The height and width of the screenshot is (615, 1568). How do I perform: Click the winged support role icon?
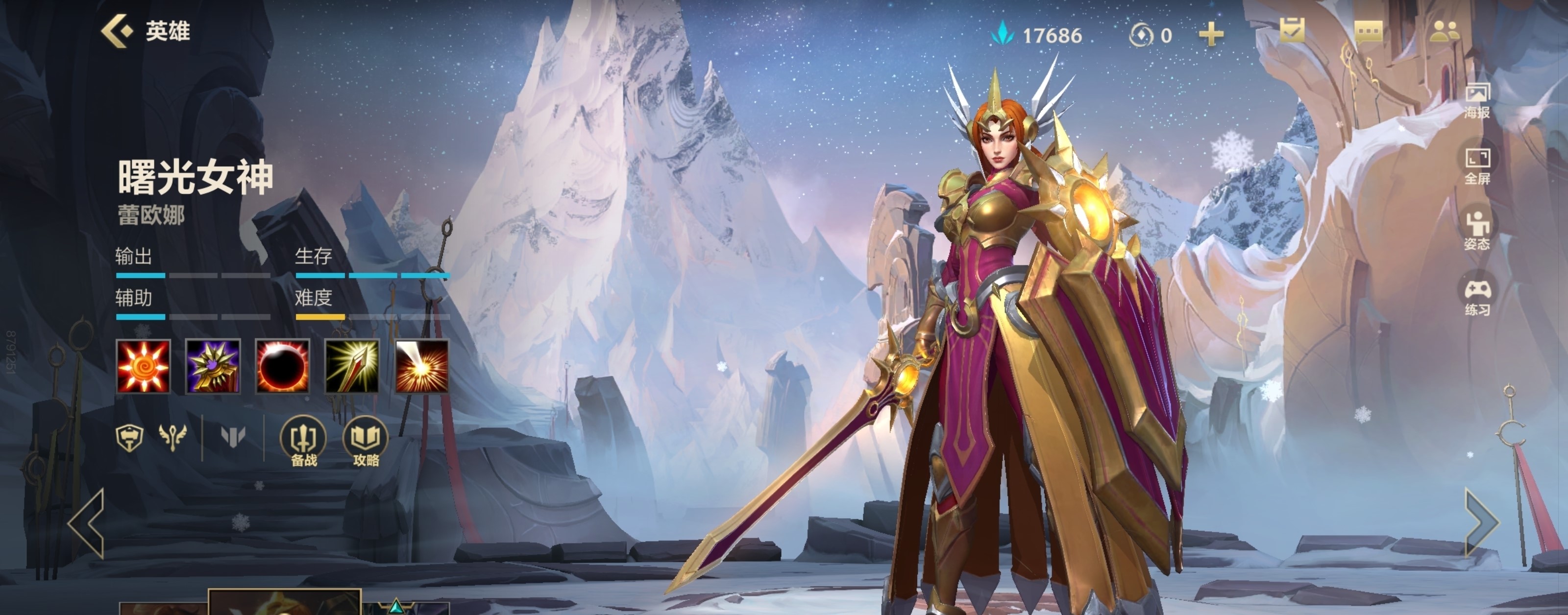(172, 437)
